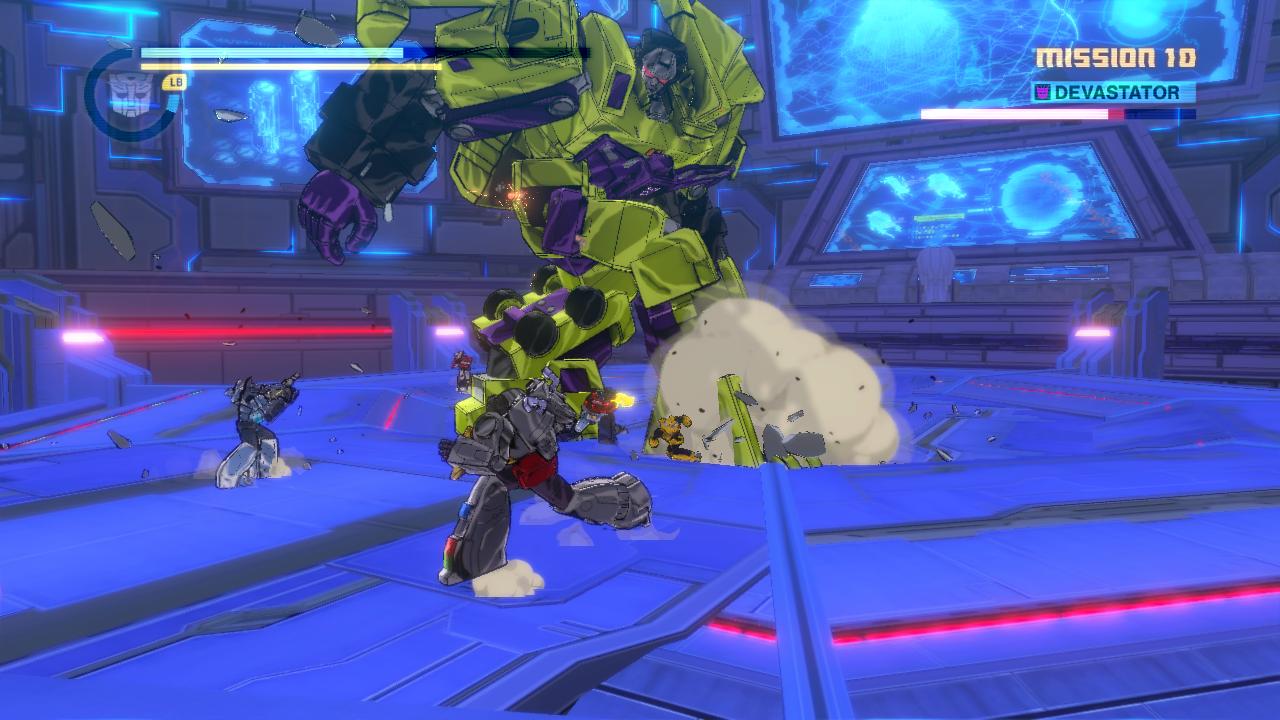Select the Decepticon emblem beside Devastator
Image resolution: width=1280 pixels, height=720 pixels.
pyautogui.click(x=1042, y=93)
